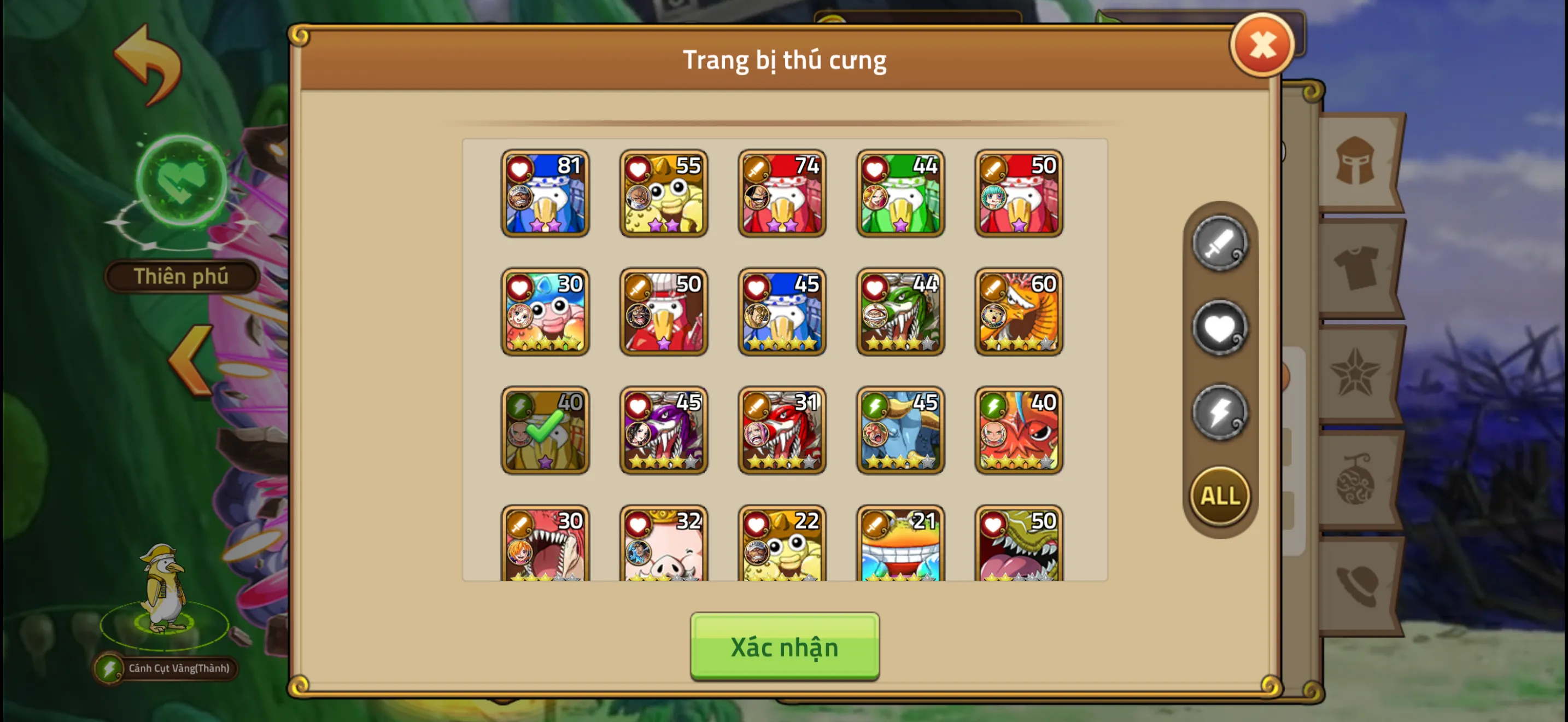Show all pets with the ALL button
The height and width of the screenshot is (722, 1568).
click(x=1220, y=496)
